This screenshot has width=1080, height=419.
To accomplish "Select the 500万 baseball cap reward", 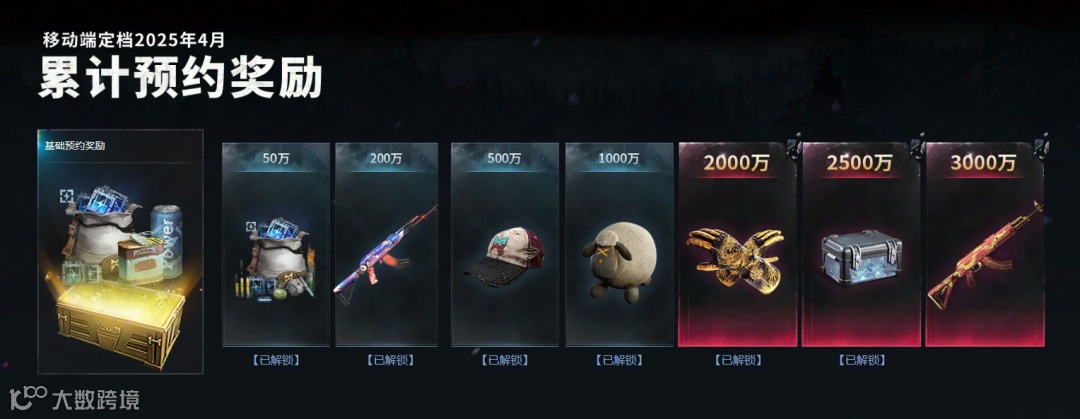I will pos(500,257).
